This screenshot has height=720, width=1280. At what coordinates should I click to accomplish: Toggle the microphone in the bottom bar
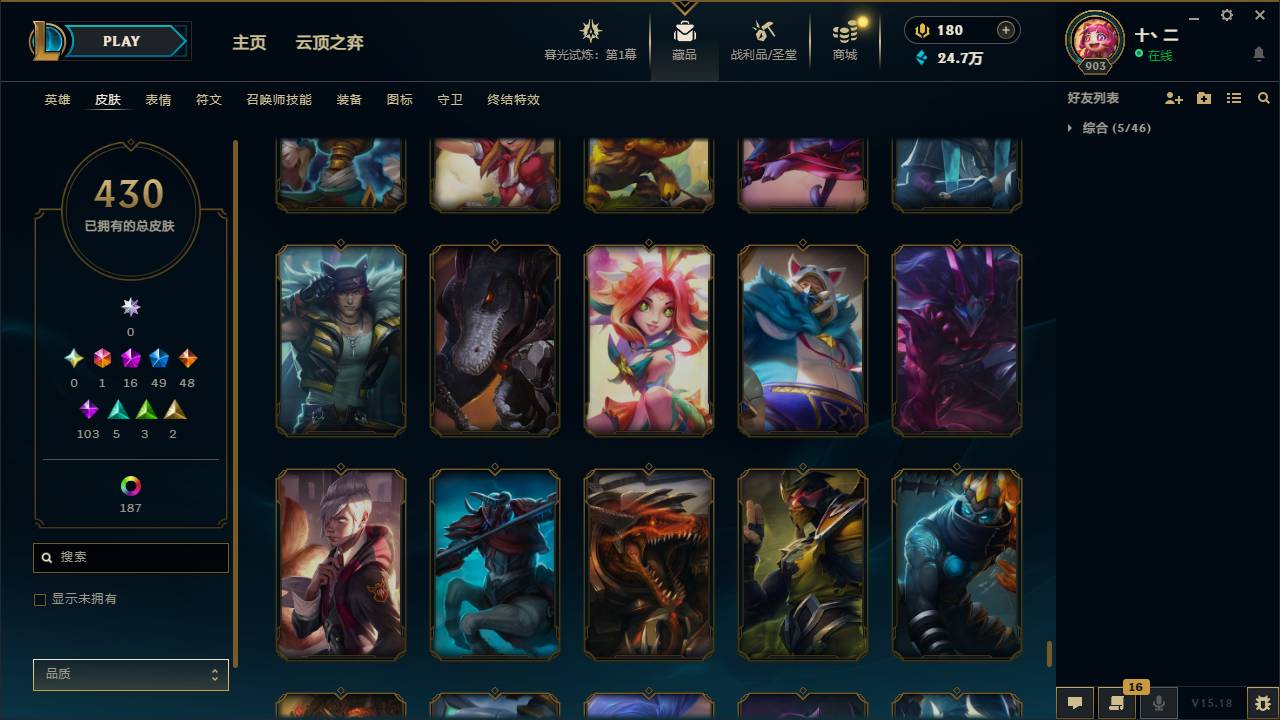tap(1159, 703)
